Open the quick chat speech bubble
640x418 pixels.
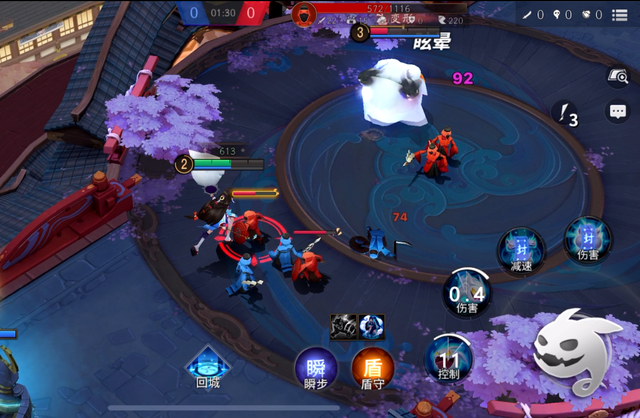pos(618,113)
